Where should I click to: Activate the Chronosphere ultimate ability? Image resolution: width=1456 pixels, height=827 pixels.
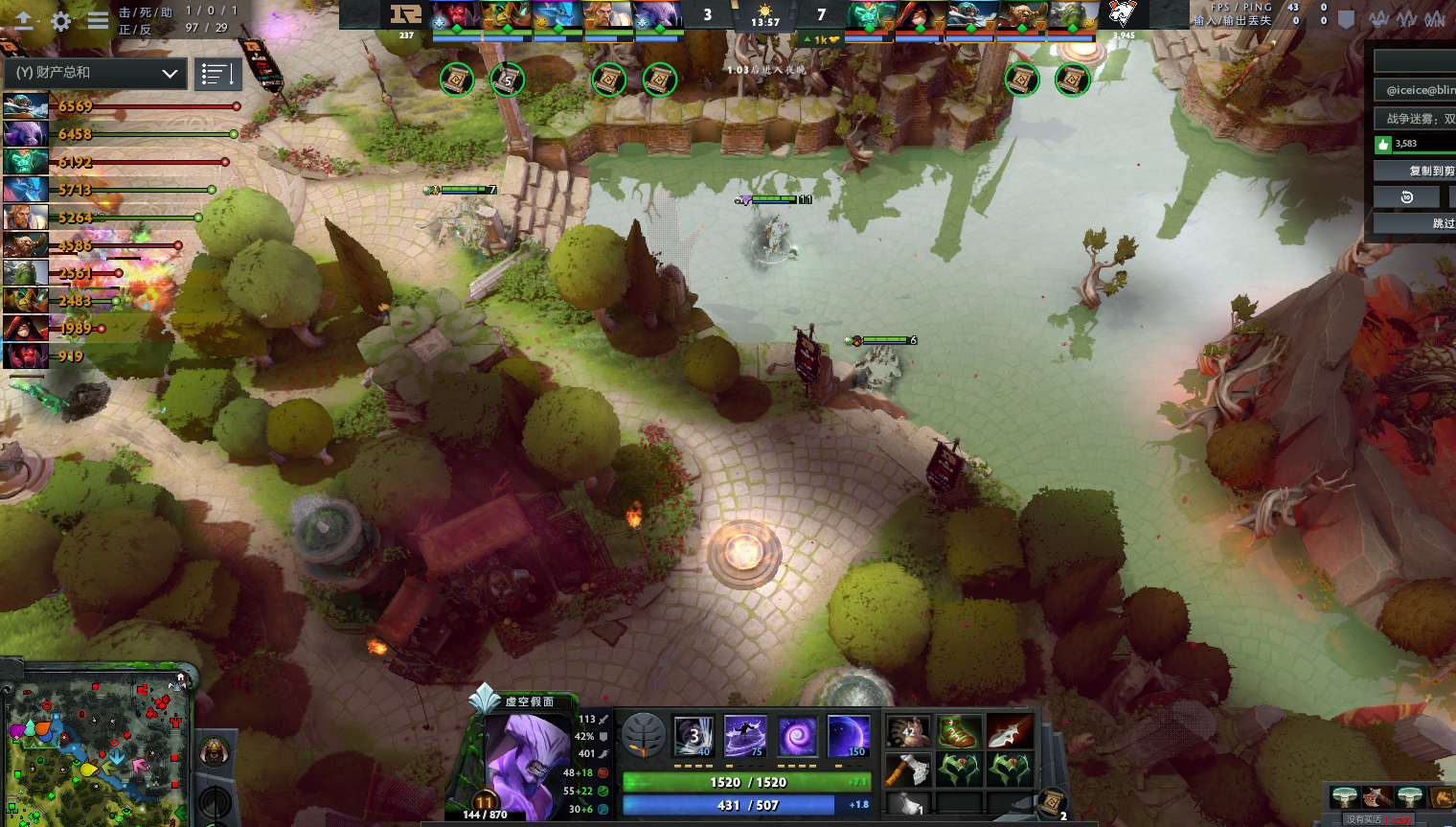point(848,736)
